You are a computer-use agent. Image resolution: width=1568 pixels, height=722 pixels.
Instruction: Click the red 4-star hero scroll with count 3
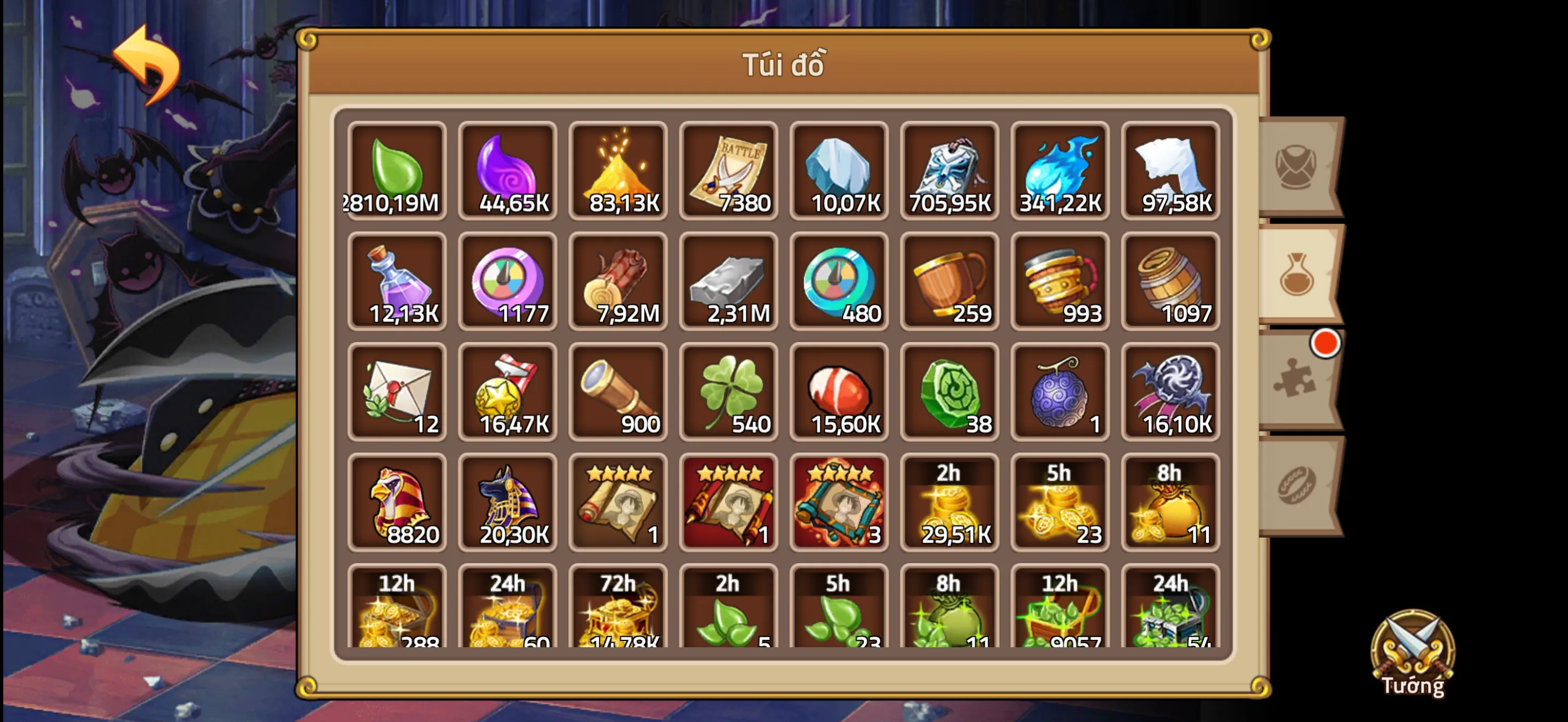[839, 503]
